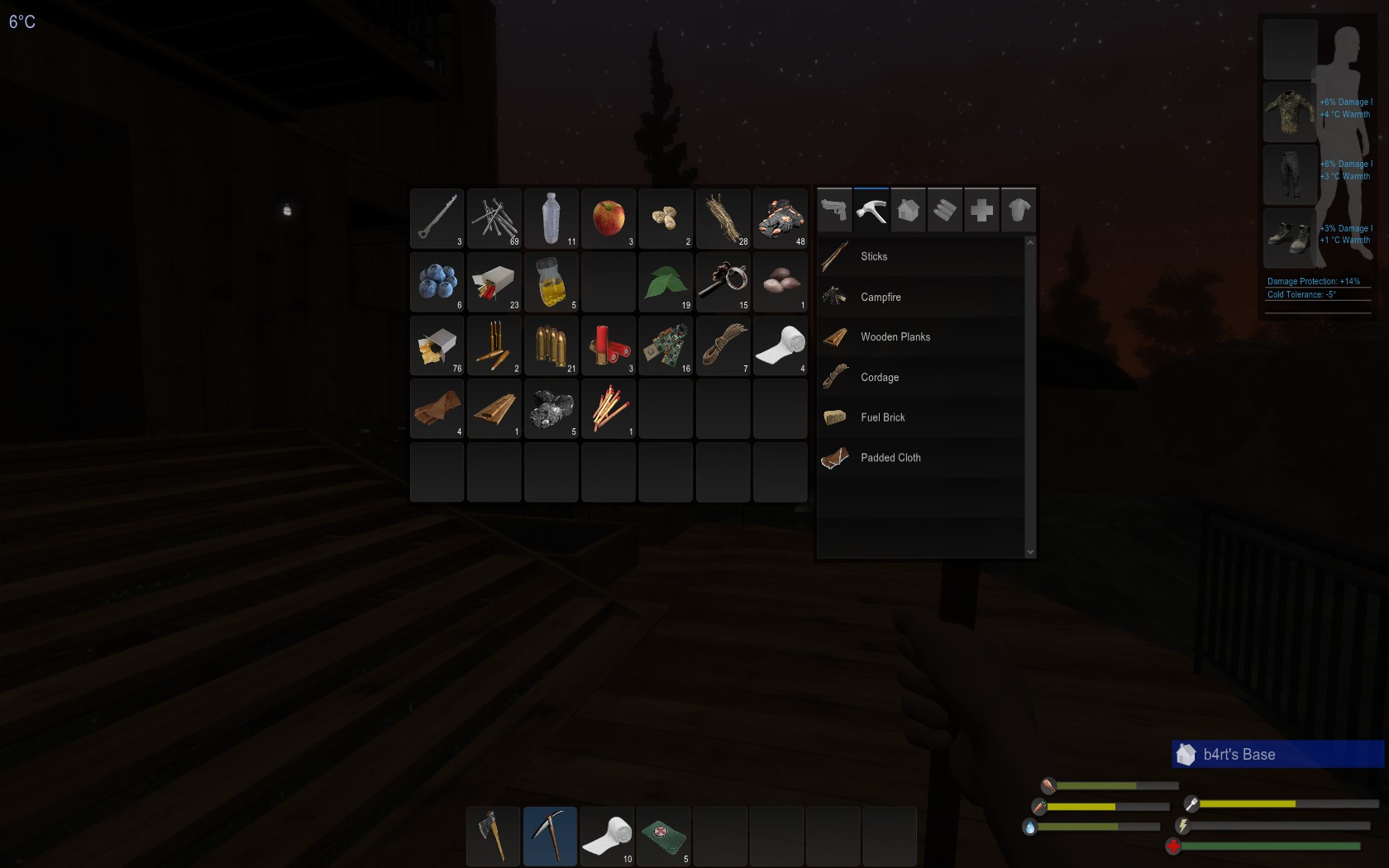
Task: Select the clothing crafting category (shirt icon)
Action: [x=1019, y=210]
